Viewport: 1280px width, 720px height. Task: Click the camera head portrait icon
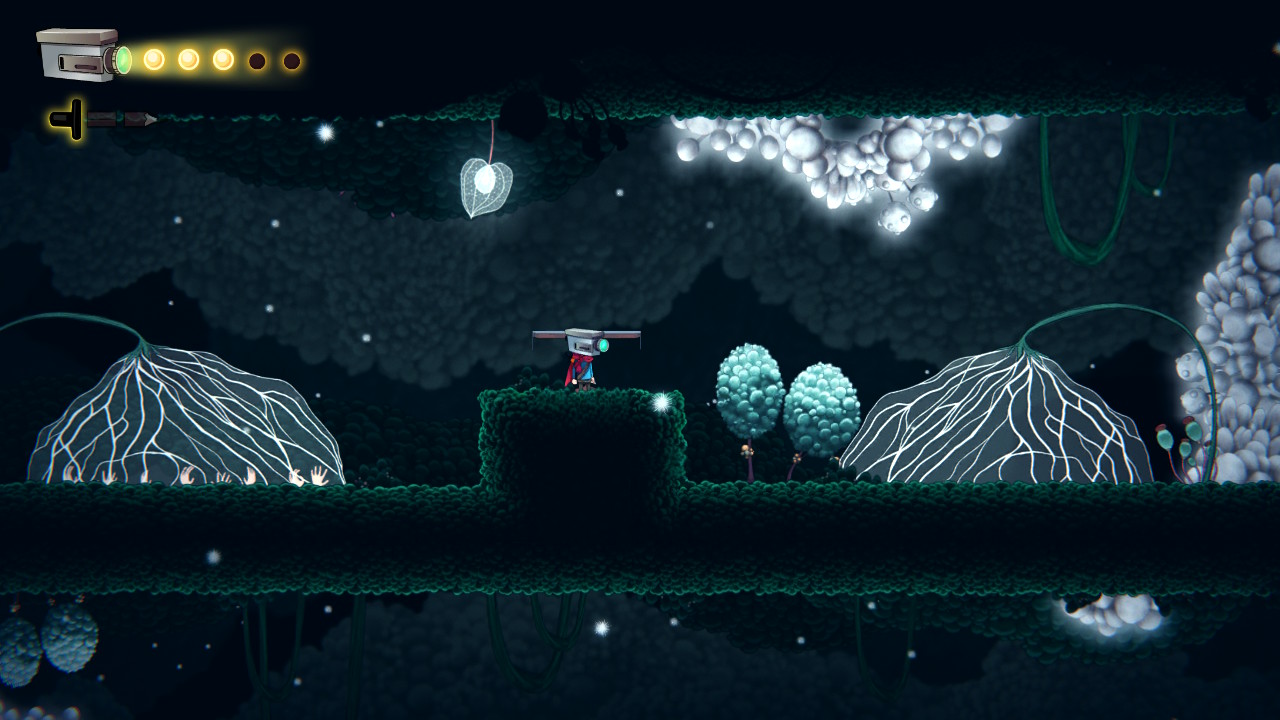(82, 55)
